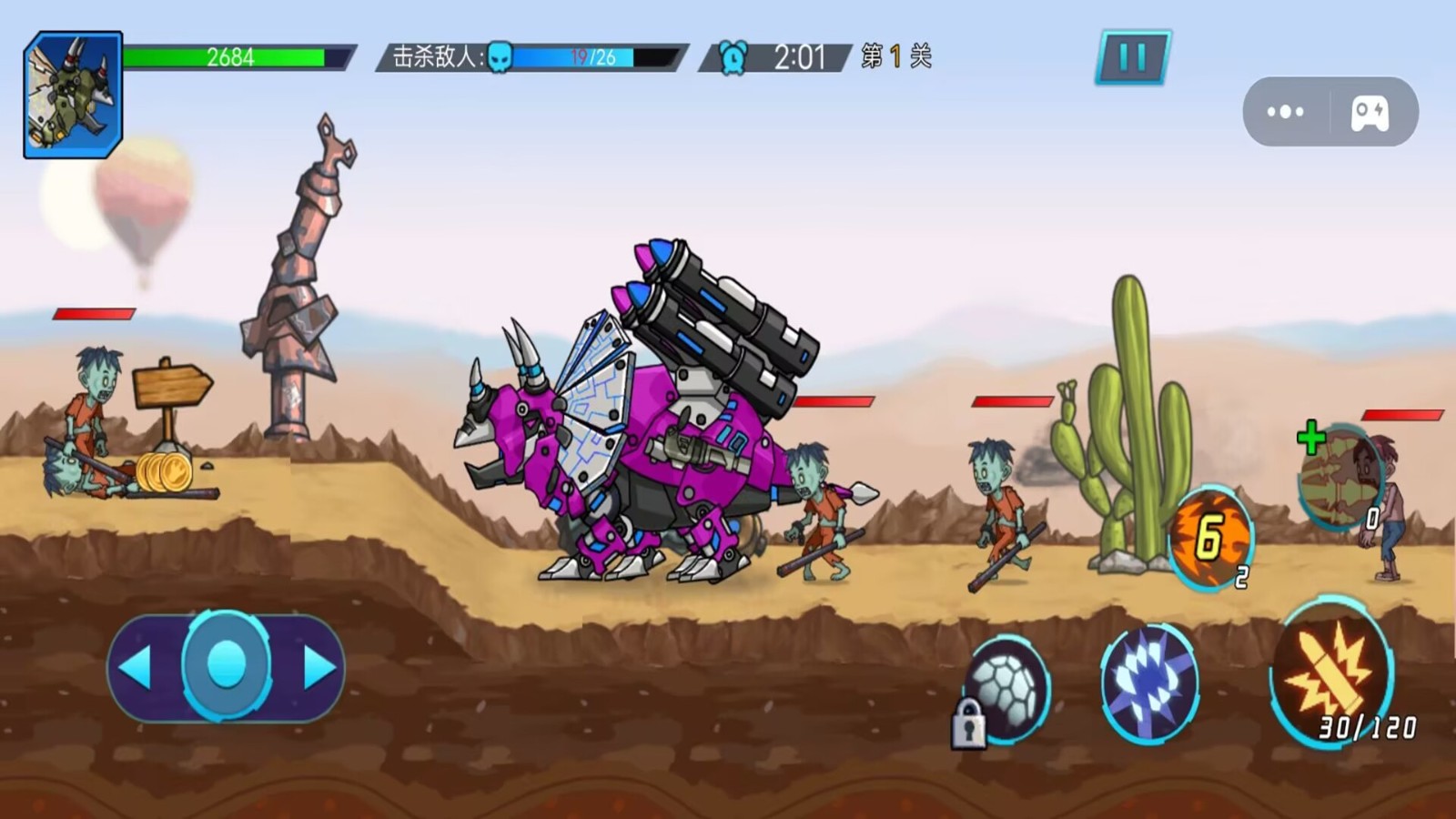The width and height of the screenshot is (1456, 819).
Task: Select the locked turtle shell skill
Action: (x=1006, y=690)
